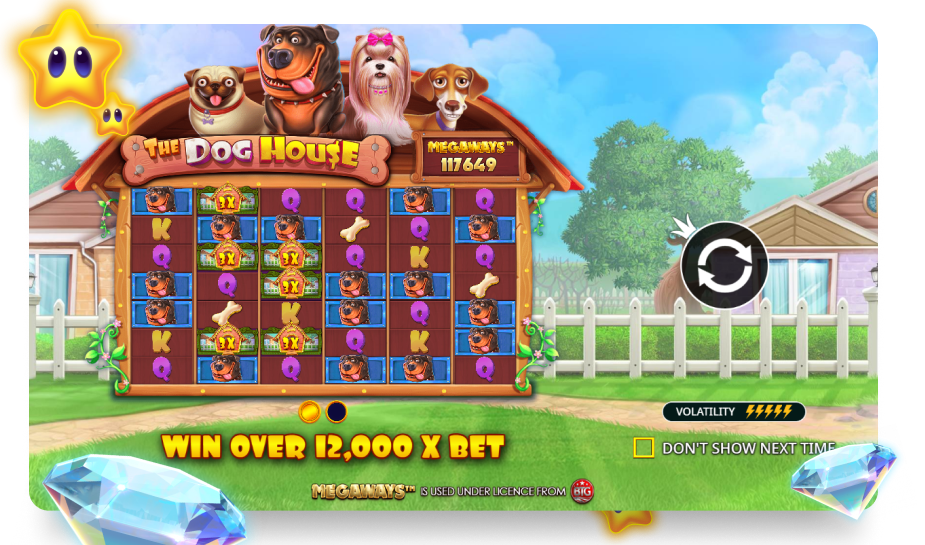
Task: Select the yellow page indicator dot
Action: click(x=310, y=411)
